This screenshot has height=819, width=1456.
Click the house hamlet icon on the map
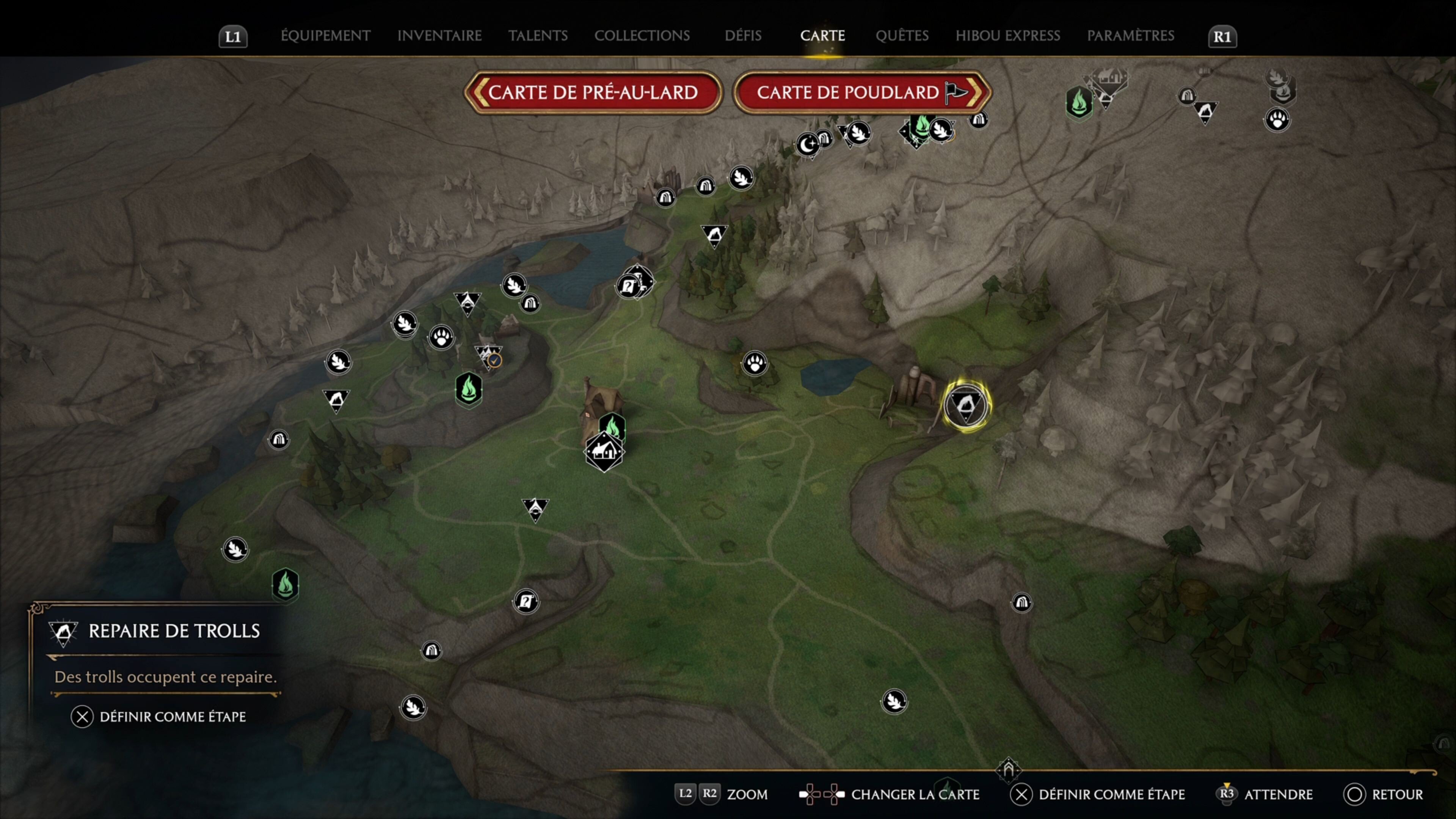(604, 452)
